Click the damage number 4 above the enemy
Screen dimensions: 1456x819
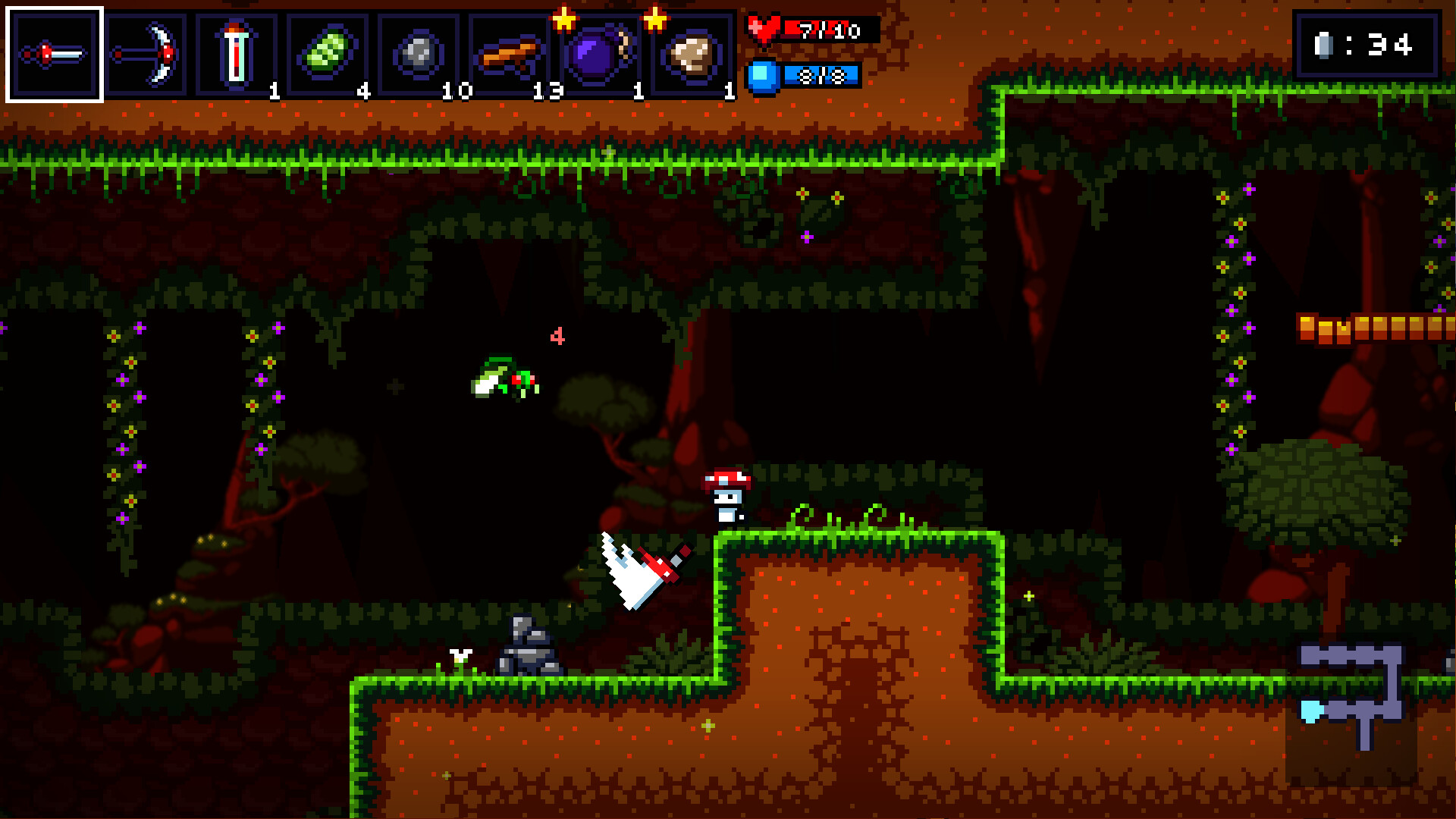[x=559, y=336]
